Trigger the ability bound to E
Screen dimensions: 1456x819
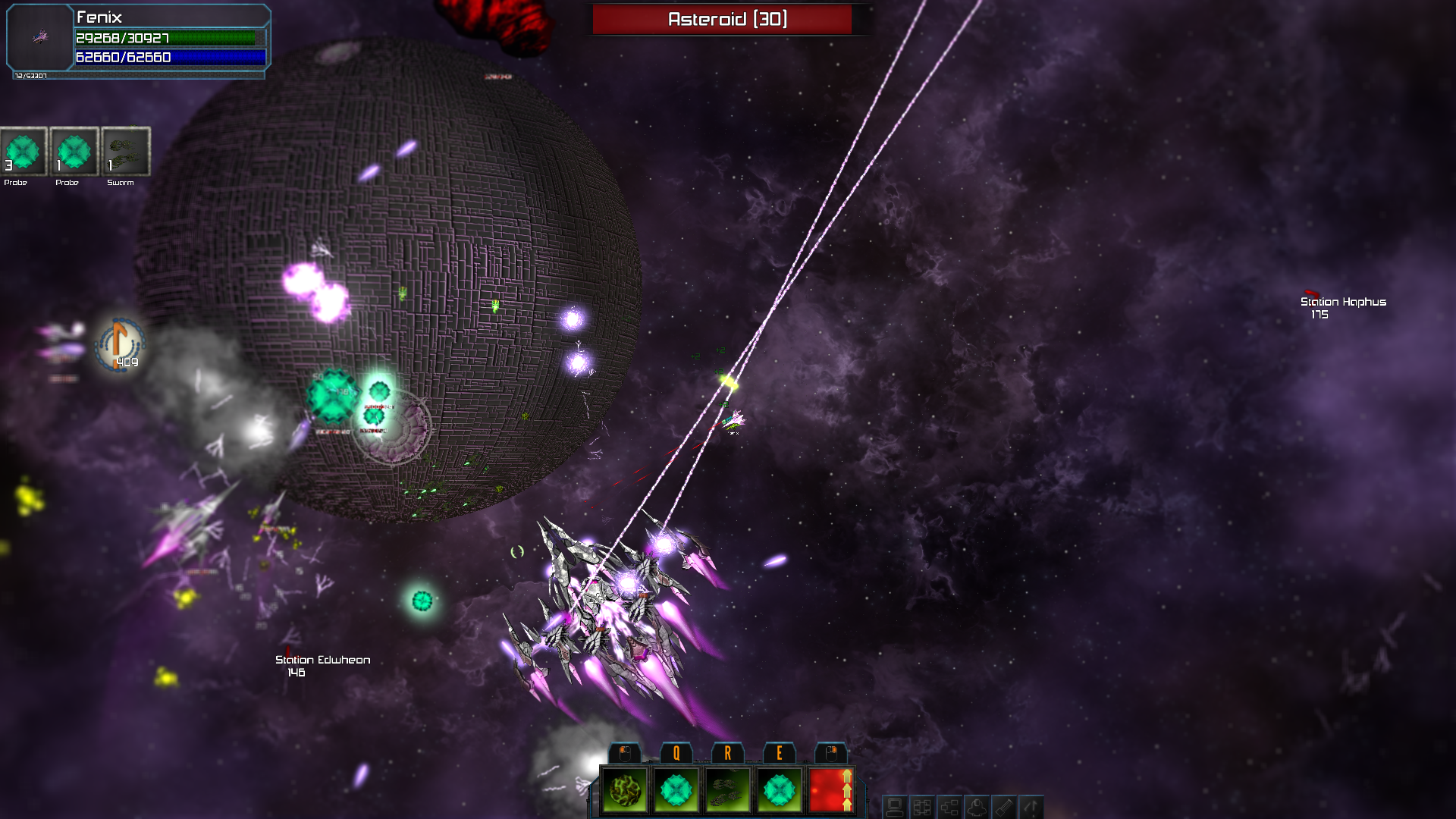(x=780, y=791)
